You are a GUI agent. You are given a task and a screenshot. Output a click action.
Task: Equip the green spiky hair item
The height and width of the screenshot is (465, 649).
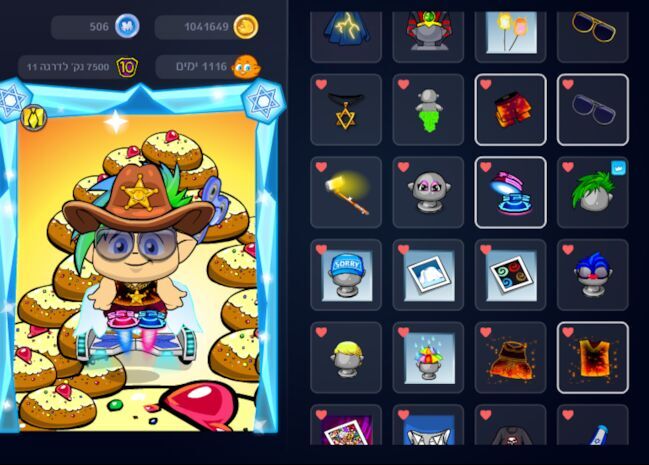592,192
